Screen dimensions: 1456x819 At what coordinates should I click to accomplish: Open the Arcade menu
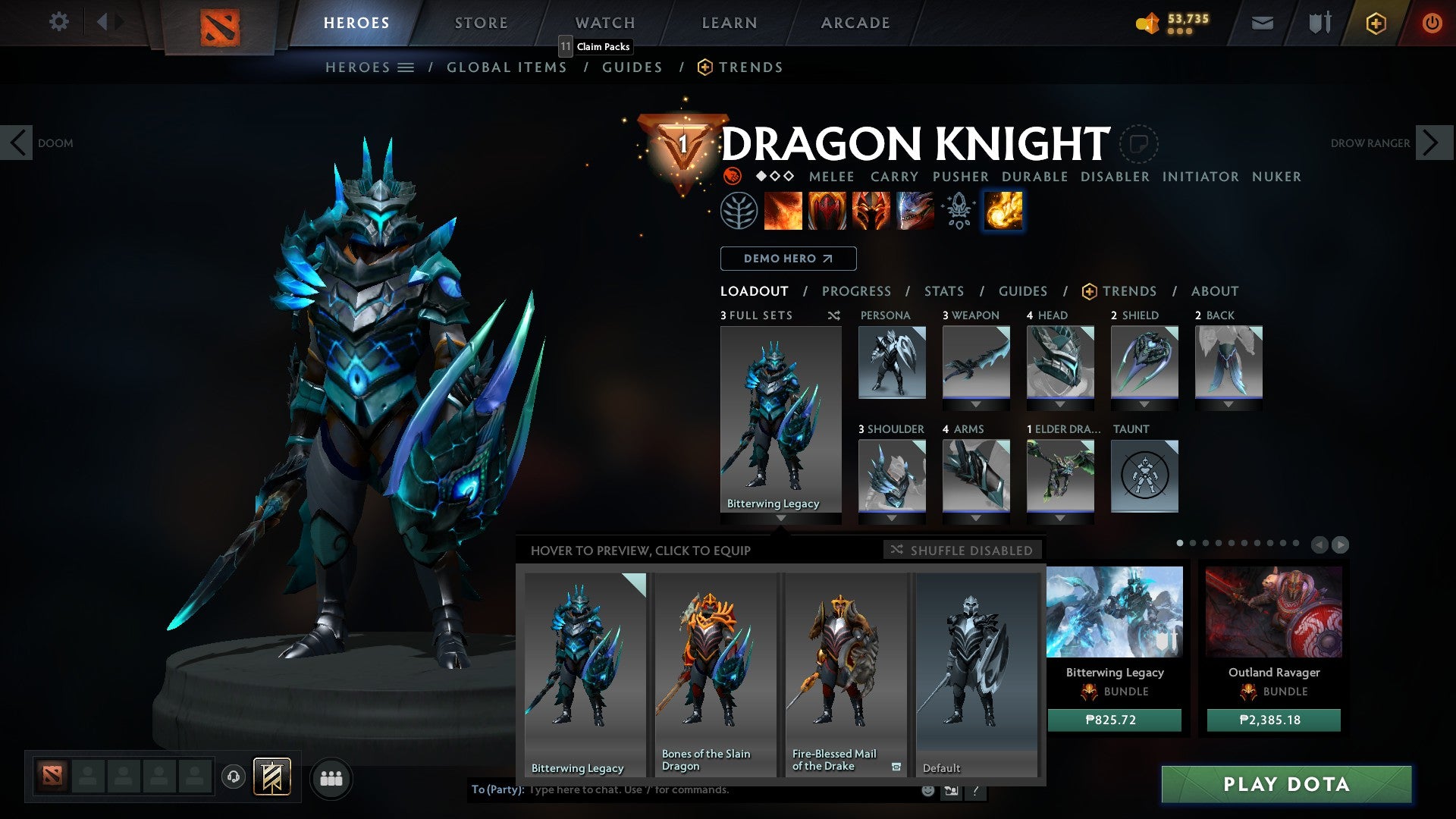[x=855, y=23]
